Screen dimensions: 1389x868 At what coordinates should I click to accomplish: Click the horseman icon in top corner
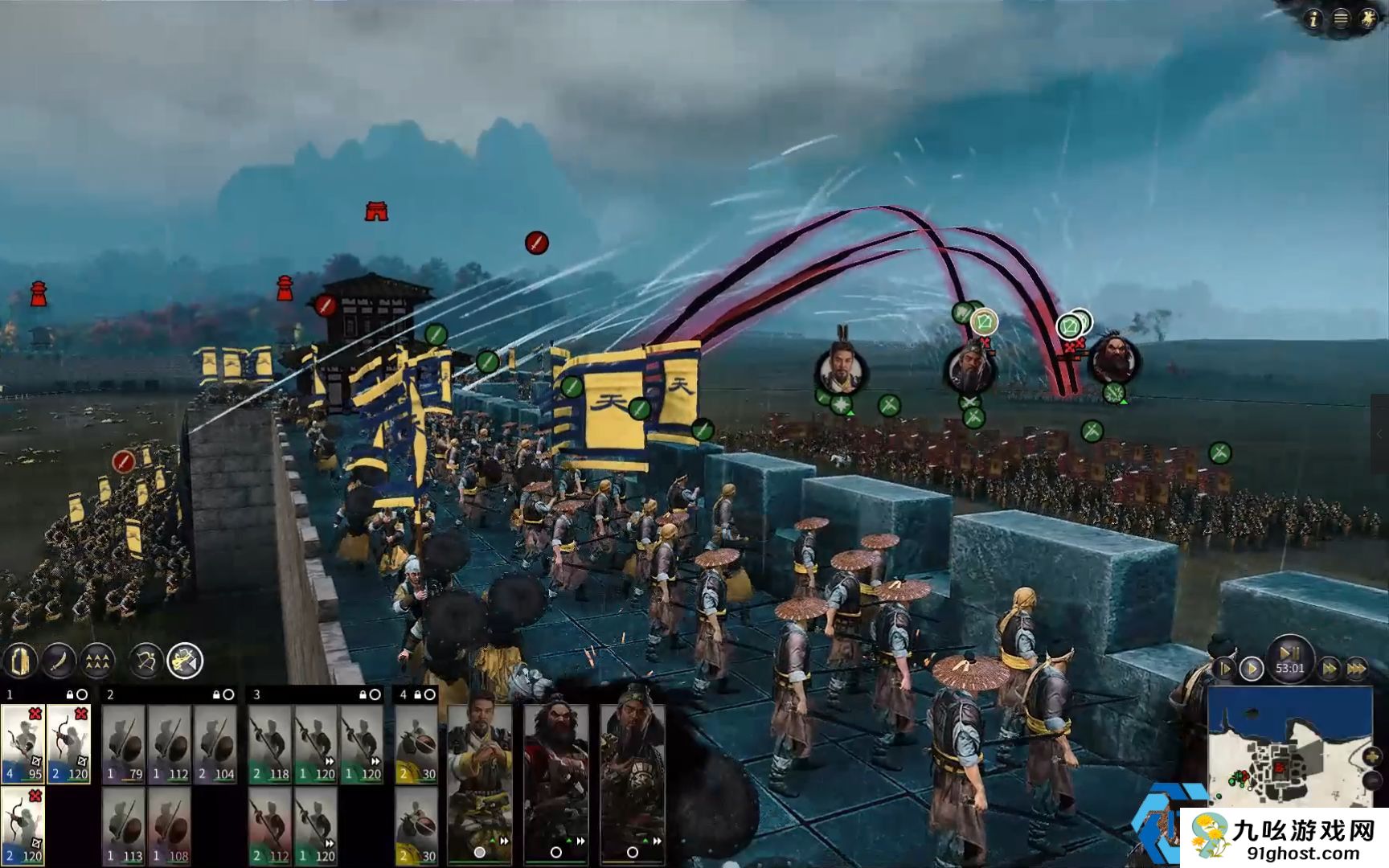coord(1368,19)
